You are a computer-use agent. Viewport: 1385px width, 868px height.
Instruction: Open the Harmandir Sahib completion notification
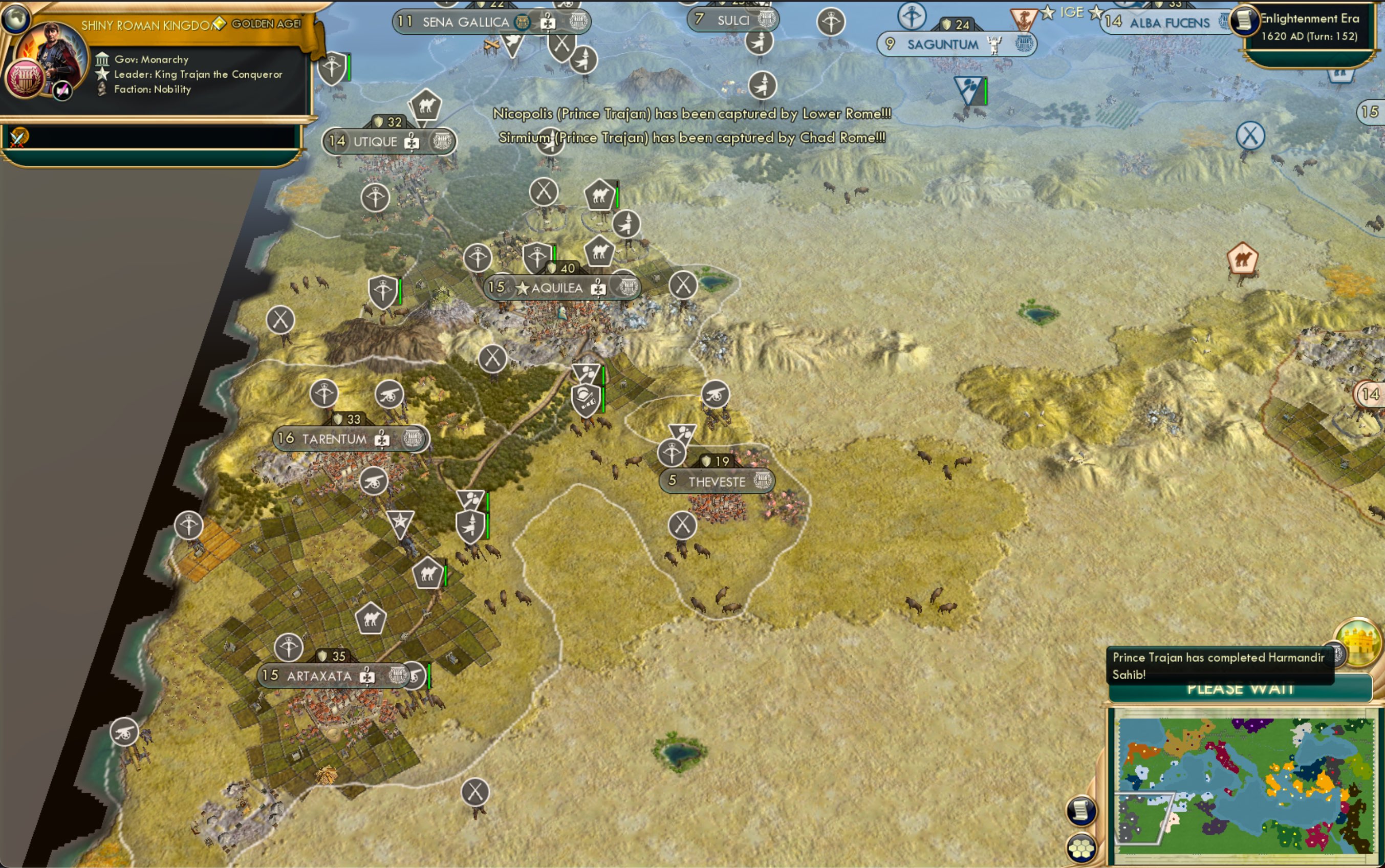click(1217, 666)
